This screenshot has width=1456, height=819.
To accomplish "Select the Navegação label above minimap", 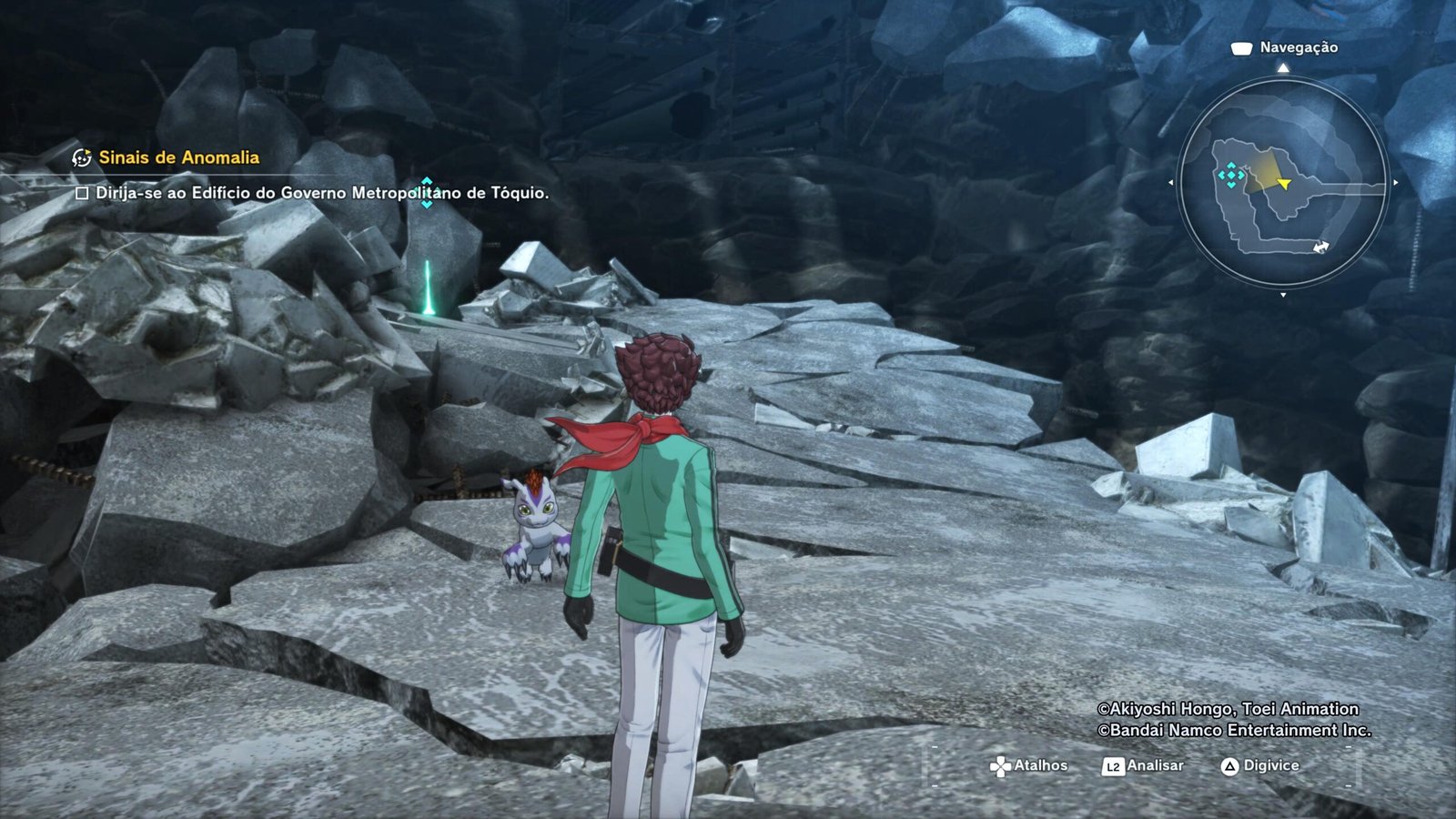I will (1298, 47).
